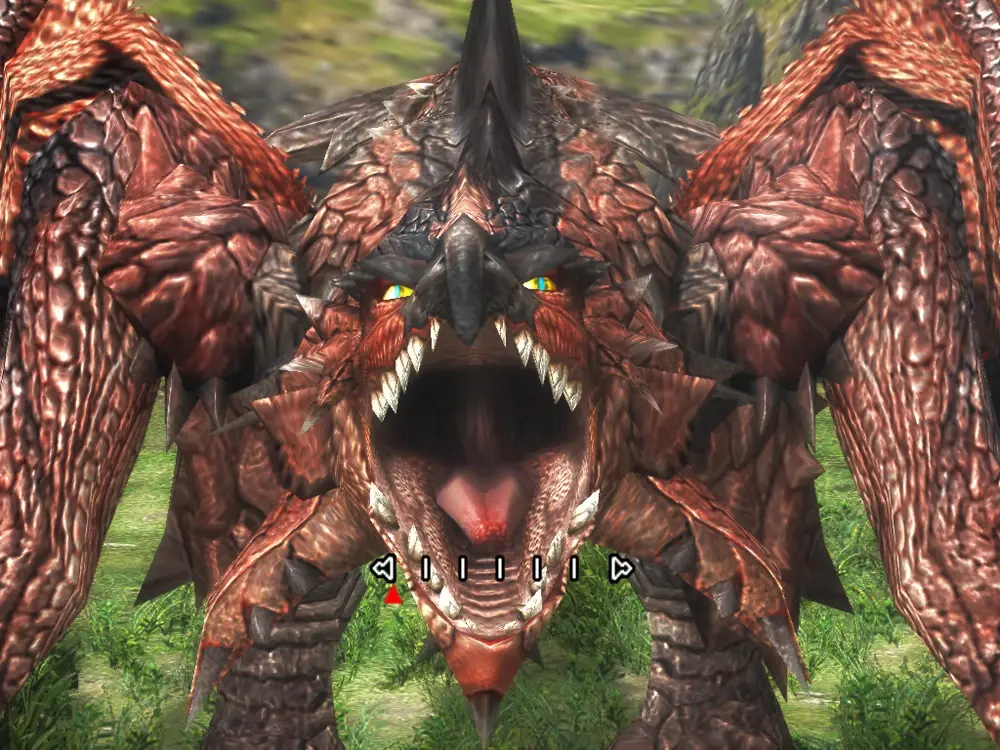Select the red triangle position marker

tap(393, 596)
